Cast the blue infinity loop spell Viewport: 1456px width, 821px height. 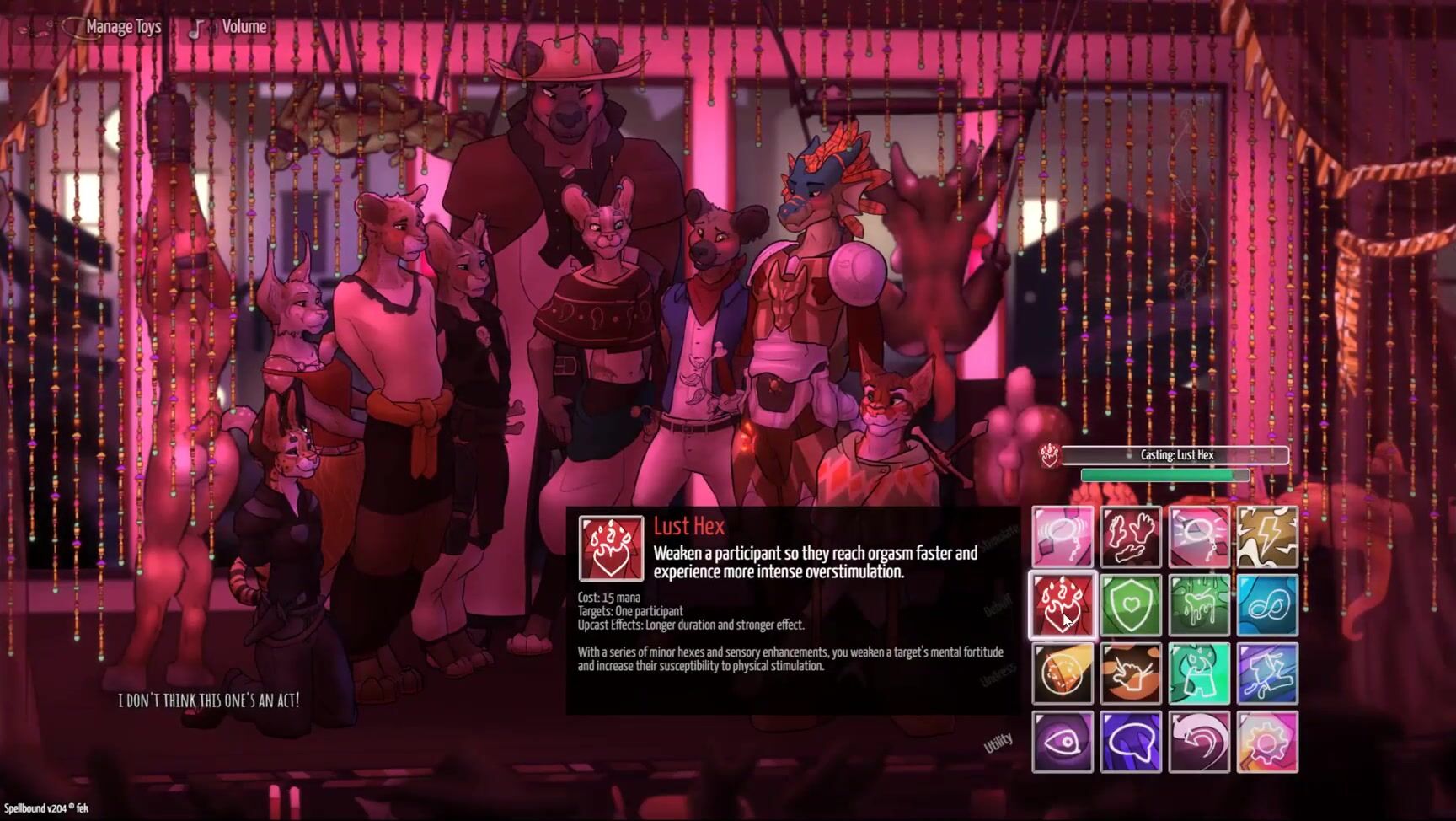click(x=1267, y=604)
